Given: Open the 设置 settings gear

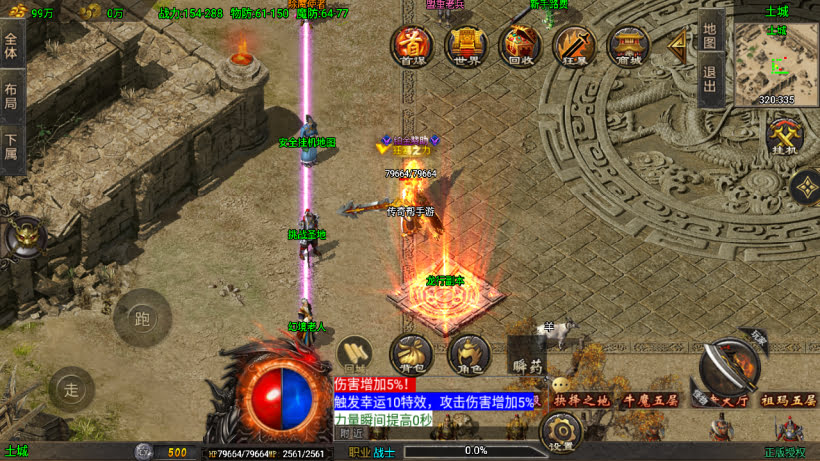Looking at the screenshot, I should [561, 433].
